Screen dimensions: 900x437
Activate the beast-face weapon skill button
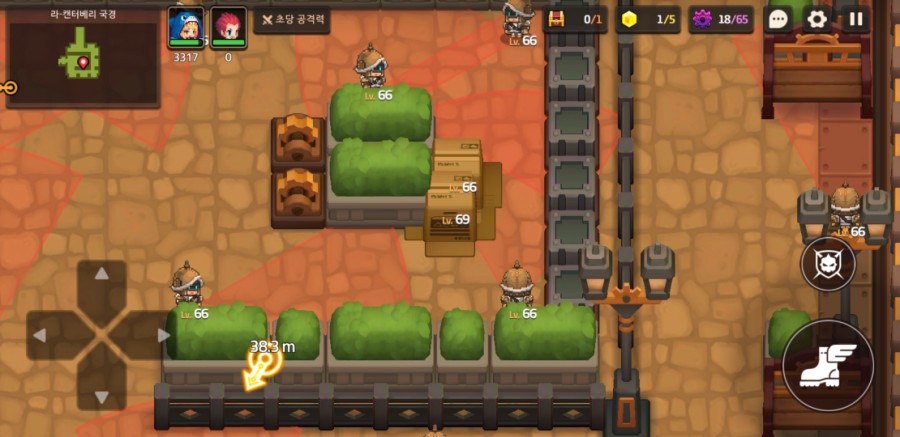(828, 264)
